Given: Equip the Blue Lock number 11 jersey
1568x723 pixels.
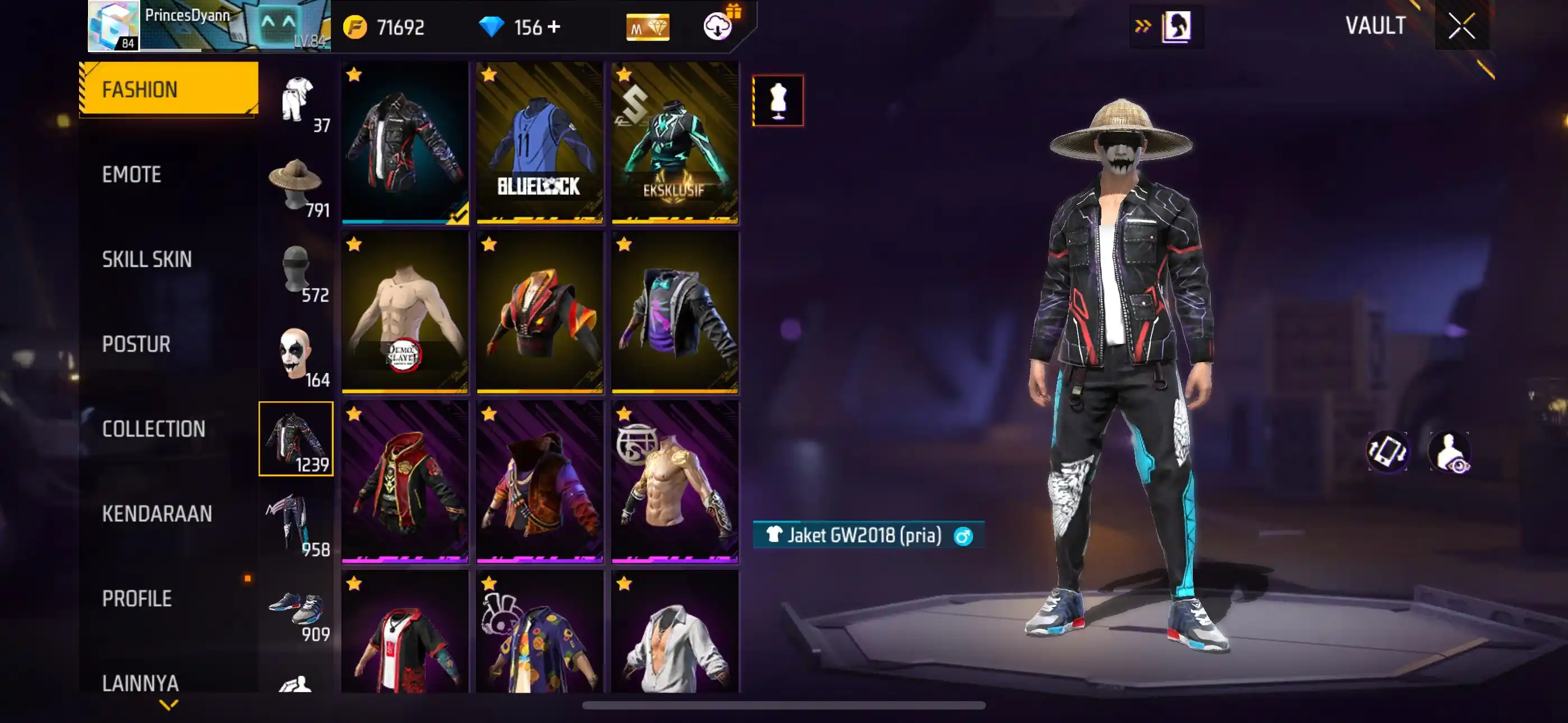Looking at the screenshot, I should 539,142.
